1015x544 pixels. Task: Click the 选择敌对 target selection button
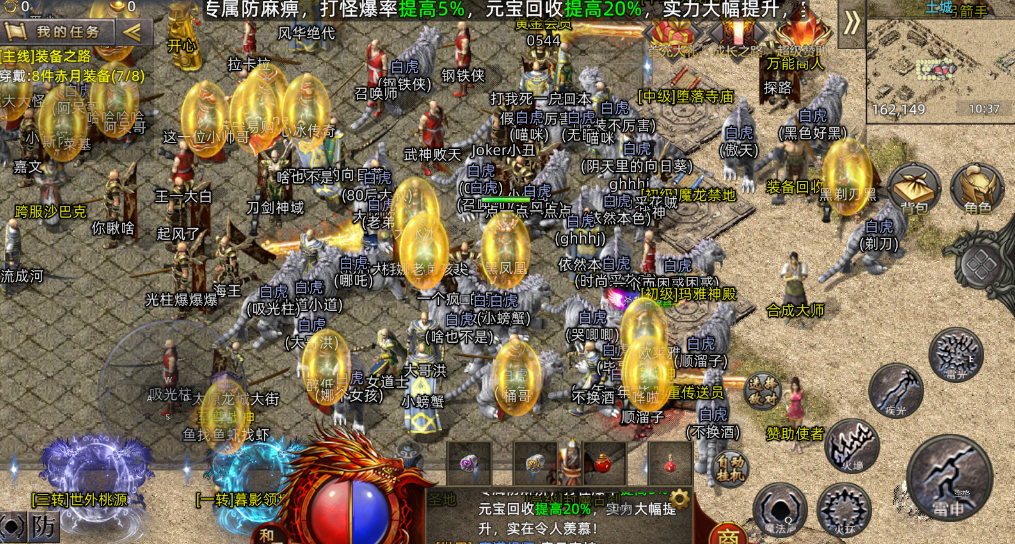tap(764, 391)
